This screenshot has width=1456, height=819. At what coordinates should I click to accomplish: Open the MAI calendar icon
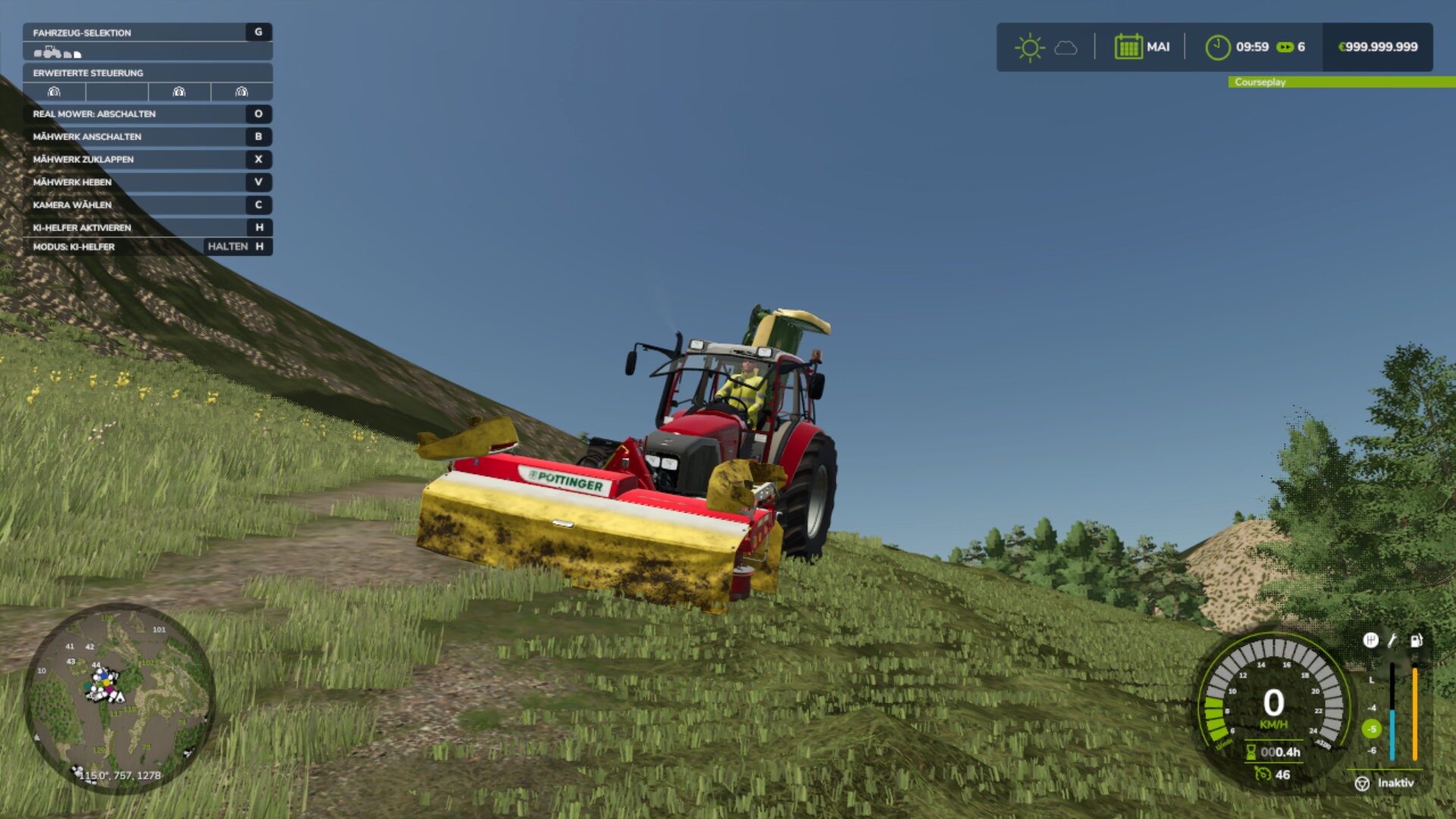tap(1128, 46)
